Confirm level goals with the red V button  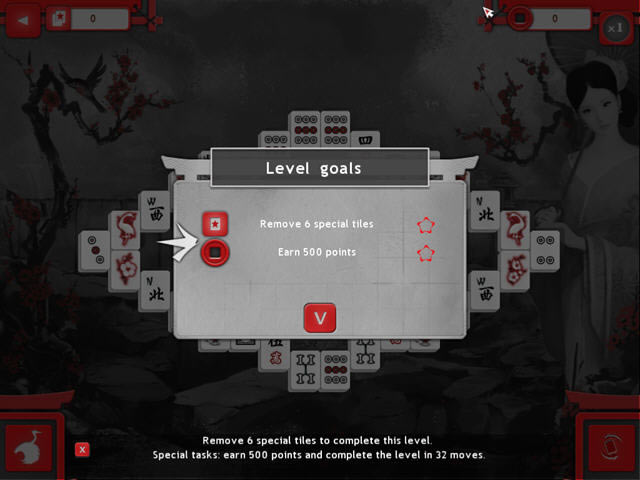[x=319, y=318]
